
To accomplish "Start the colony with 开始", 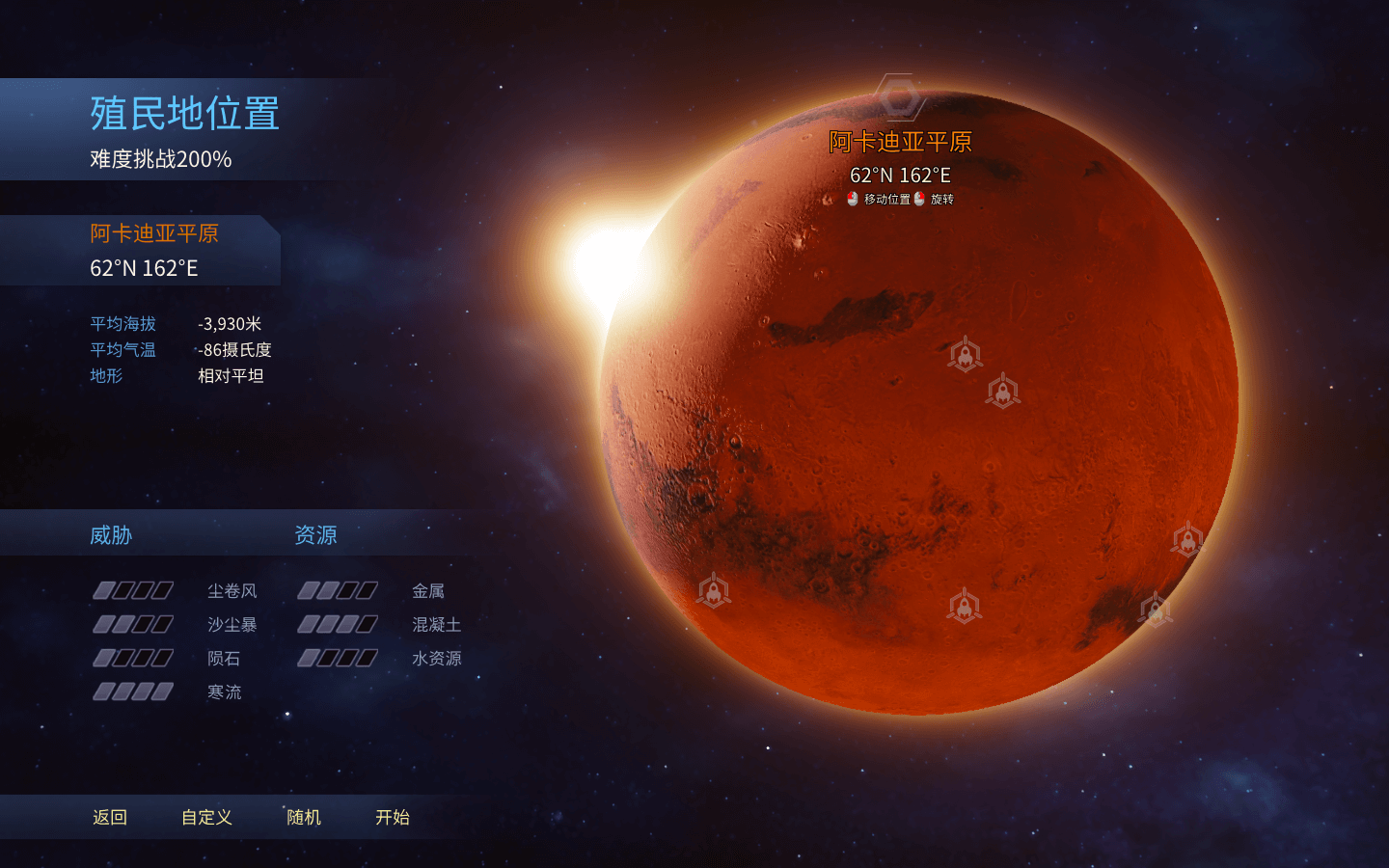I will click(x=393, y=817).
